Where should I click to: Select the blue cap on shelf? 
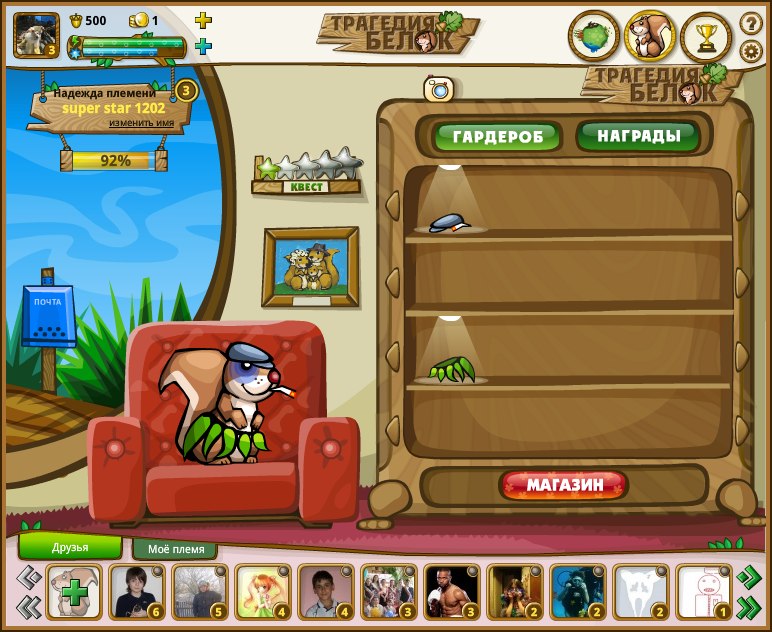point(448,223)
